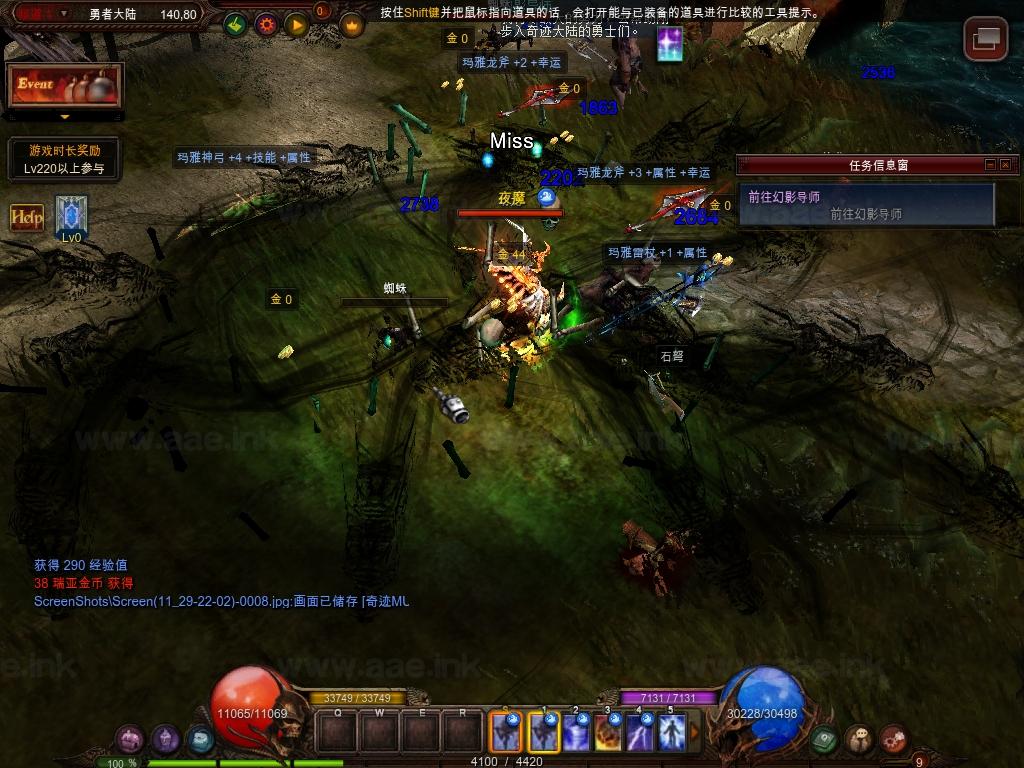Open the blue Lv0 card icon
1024x768 pixels.
point(71,215)
